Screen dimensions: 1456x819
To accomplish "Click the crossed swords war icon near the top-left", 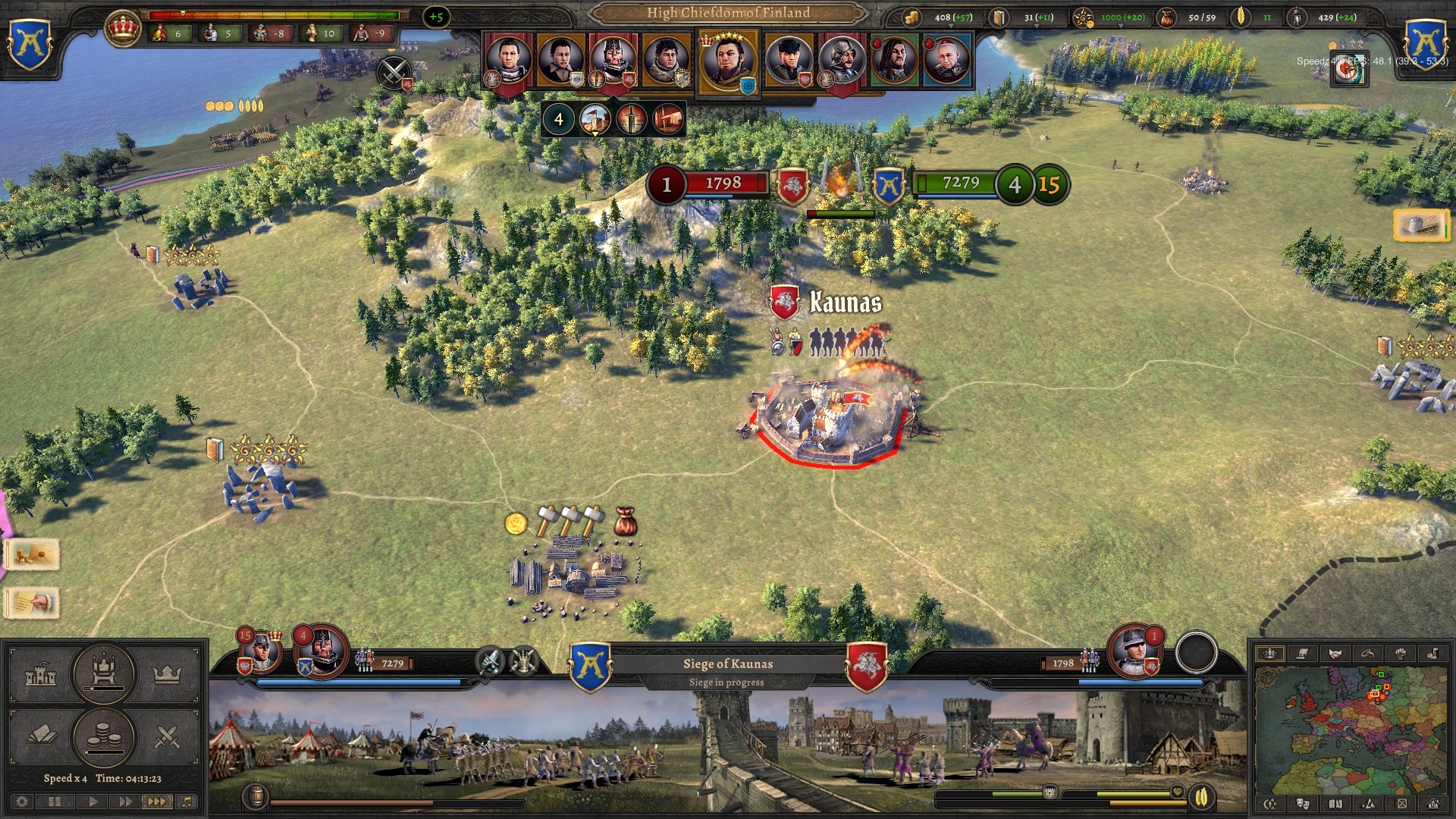I will [x=394, y=74].
